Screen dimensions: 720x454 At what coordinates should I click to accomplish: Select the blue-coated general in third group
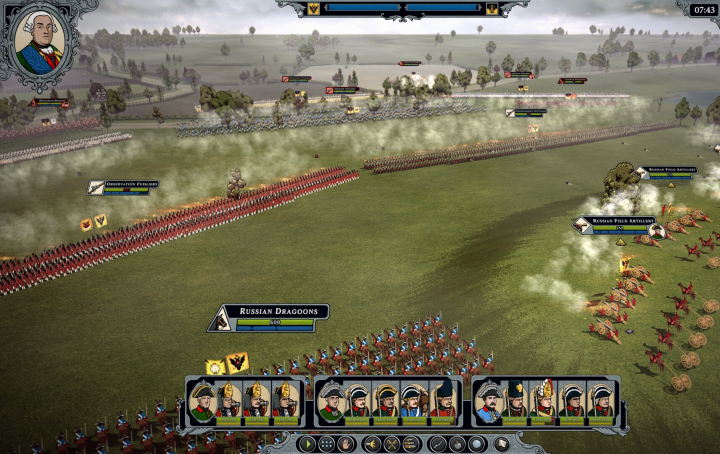pyautogui.click(x=488, y=401)
